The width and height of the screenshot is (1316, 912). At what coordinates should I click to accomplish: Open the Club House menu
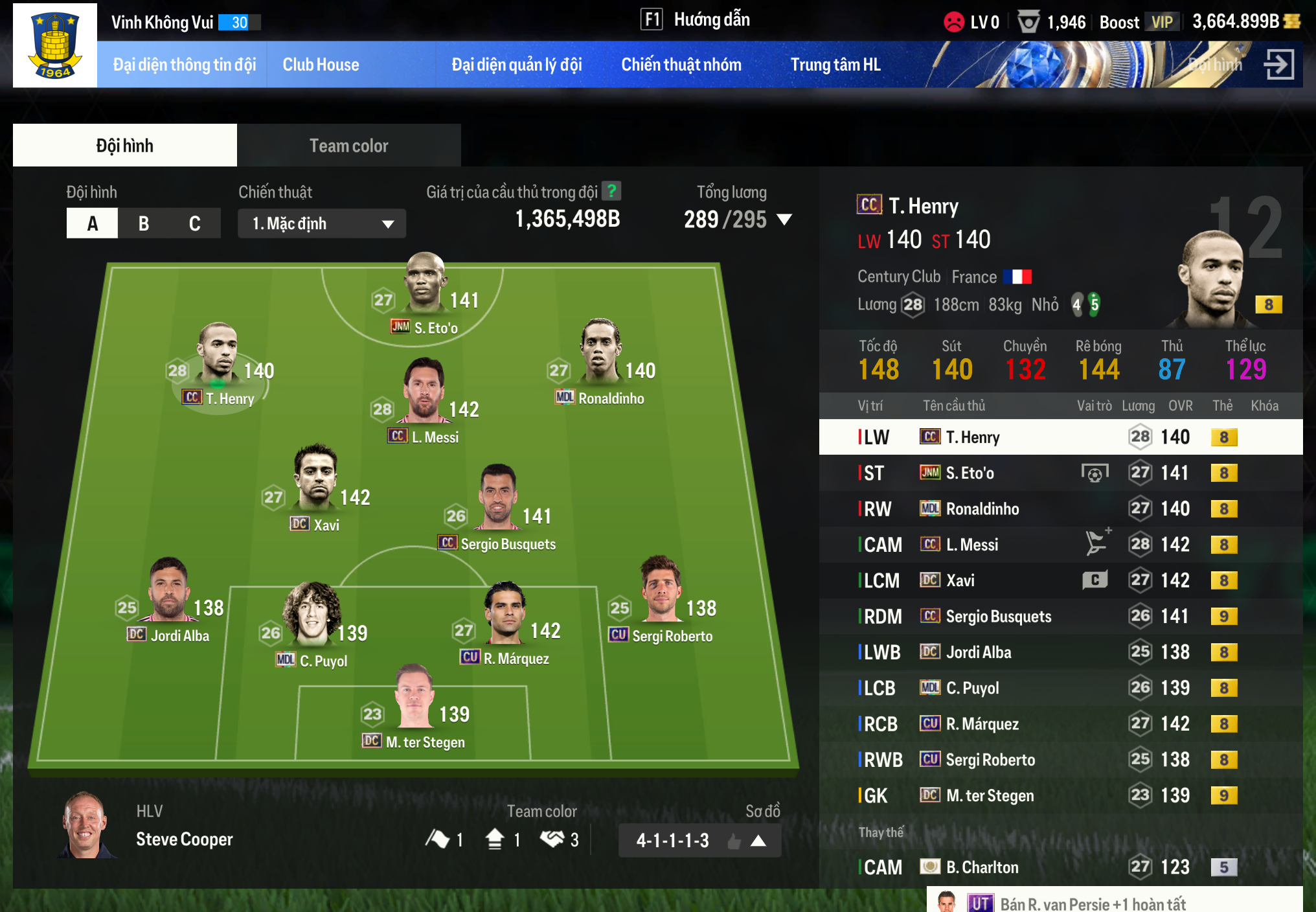coord(321,65)
